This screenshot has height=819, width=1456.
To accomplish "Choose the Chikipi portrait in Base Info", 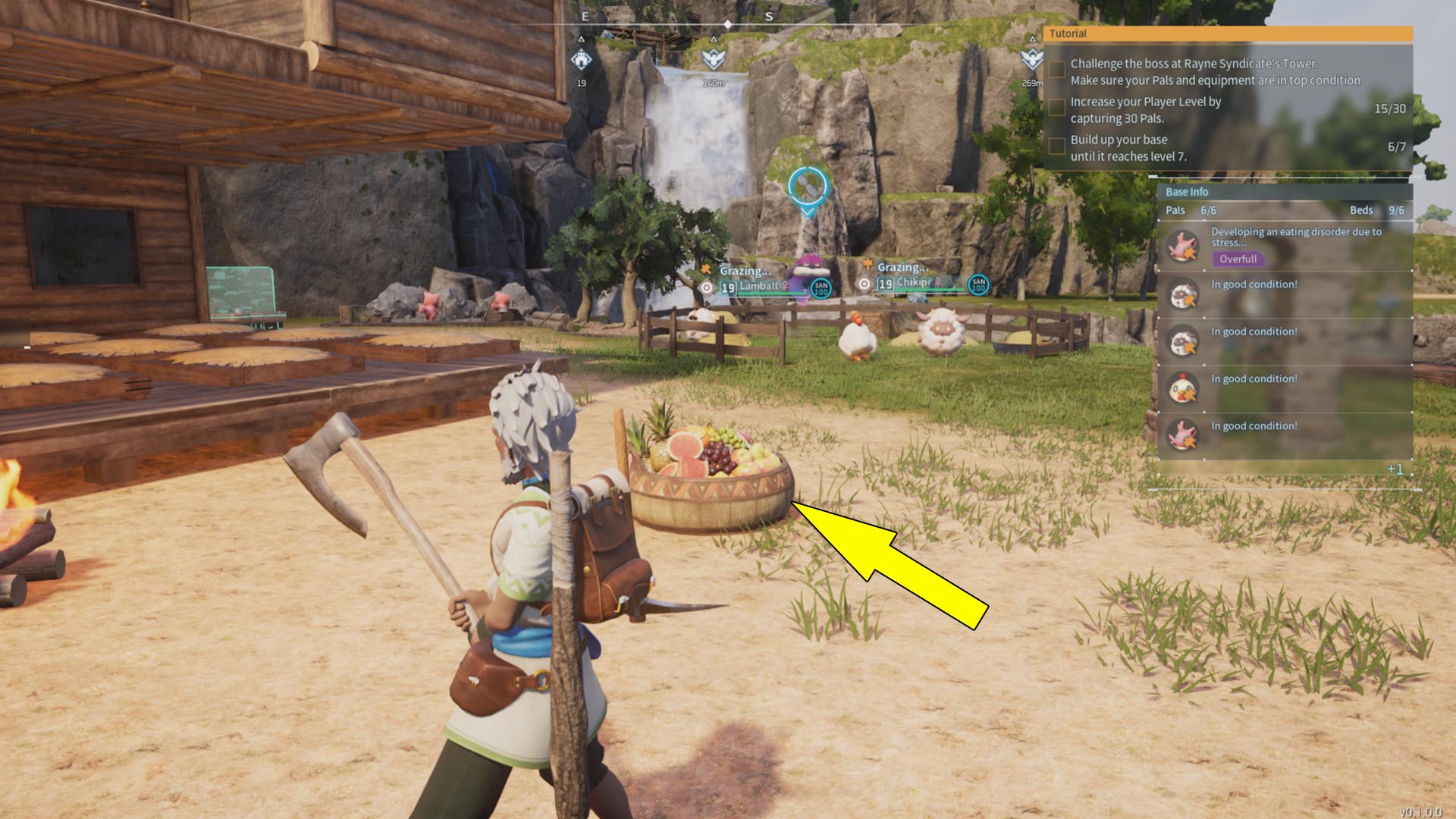I will (x=1182, y=388).
